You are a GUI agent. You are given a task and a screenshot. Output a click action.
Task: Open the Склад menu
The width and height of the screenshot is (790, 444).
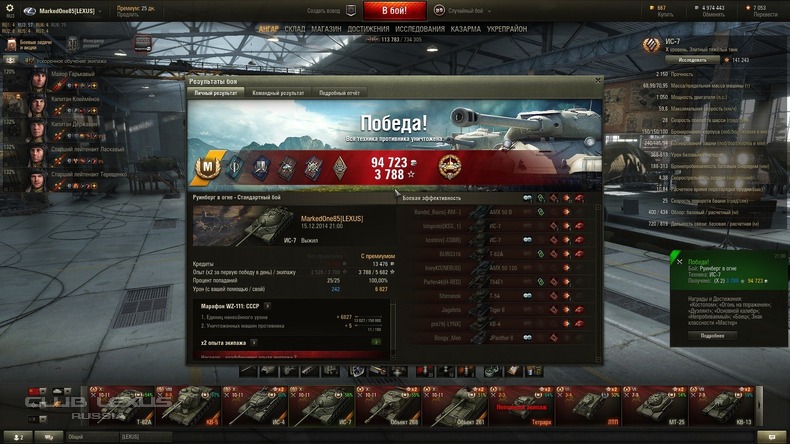tap(294, 29)
